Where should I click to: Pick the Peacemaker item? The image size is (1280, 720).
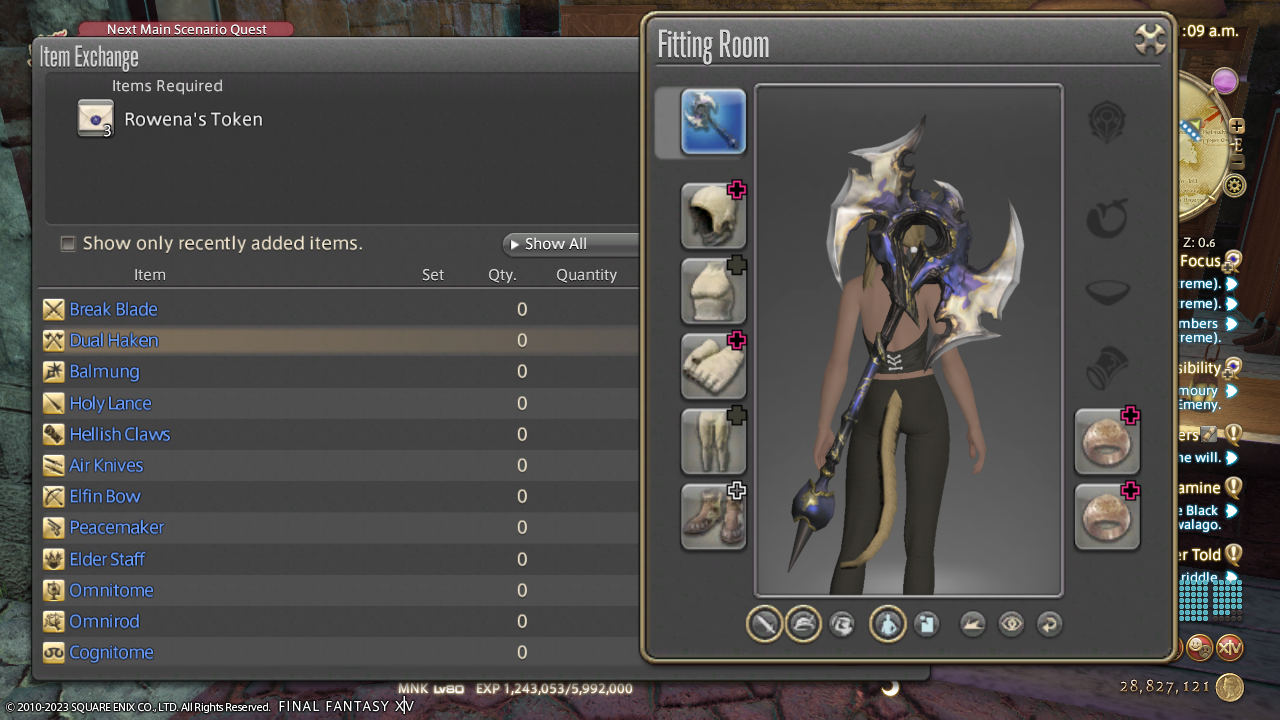(116, 527)
